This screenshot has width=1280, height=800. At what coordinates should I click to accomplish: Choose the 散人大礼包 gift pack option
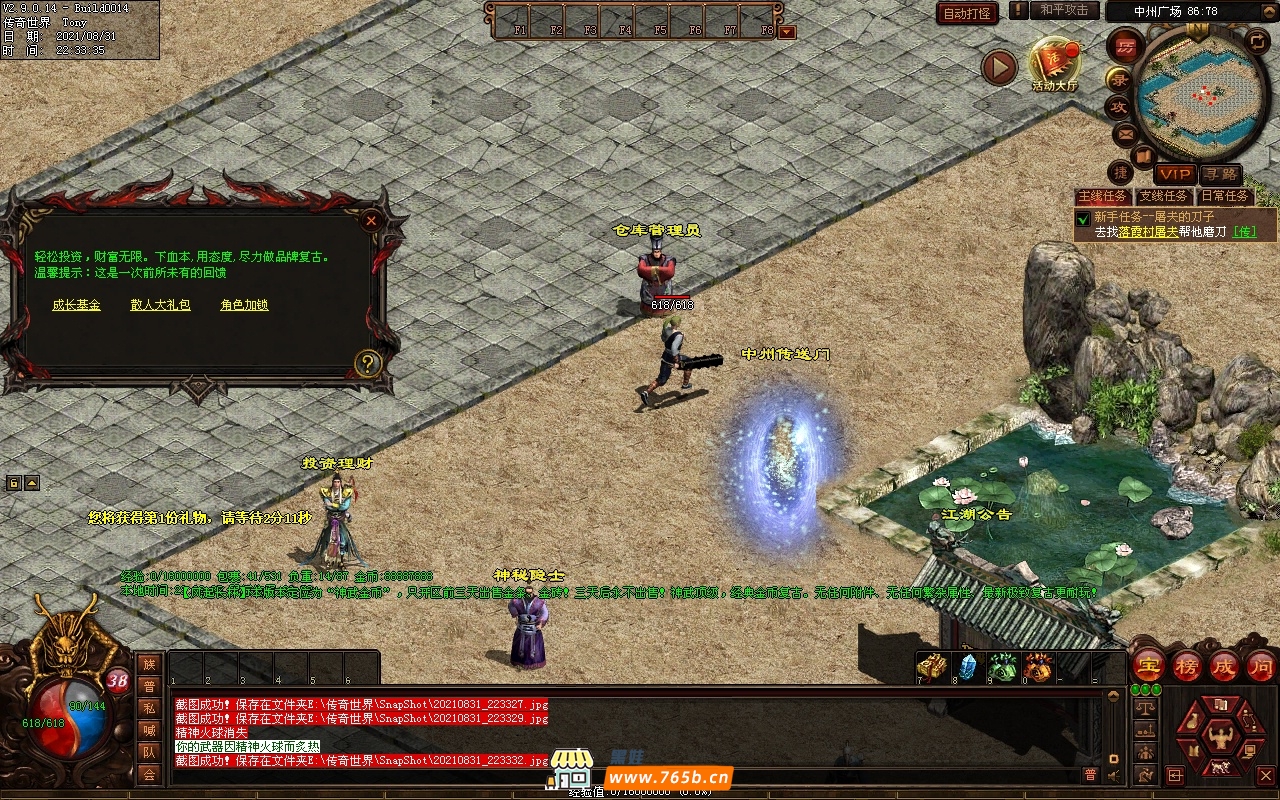click(x=160, y=305)
